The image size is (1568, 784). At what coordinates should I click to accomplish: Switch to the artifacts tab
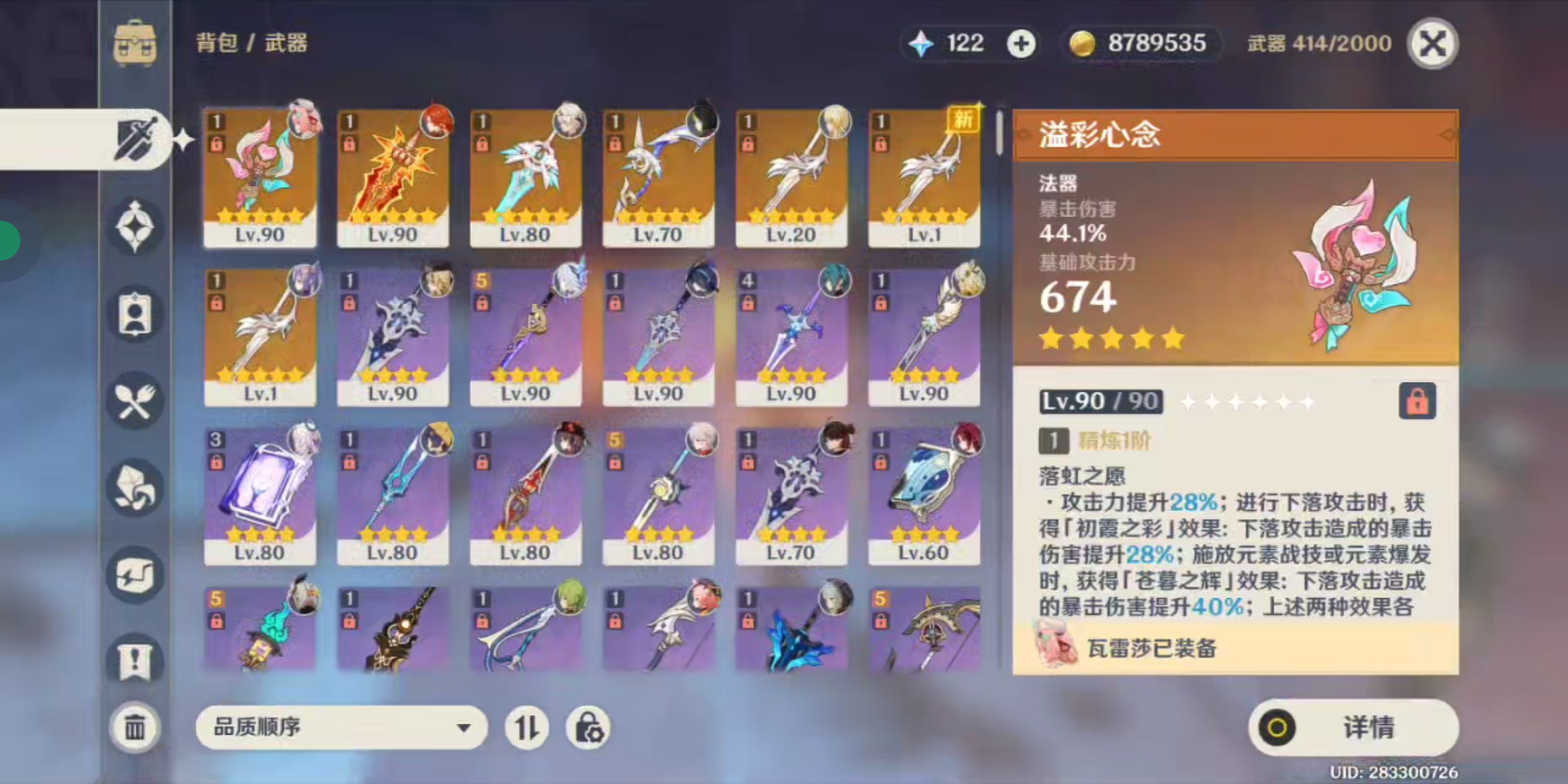point(136,226)
